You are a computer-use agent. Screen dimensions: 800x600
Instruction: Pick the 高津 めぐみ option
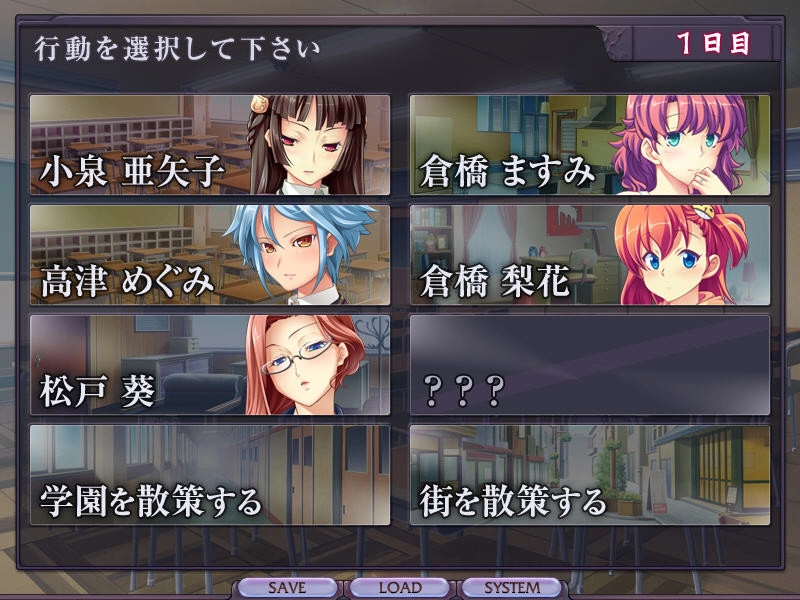pos(210,255)
